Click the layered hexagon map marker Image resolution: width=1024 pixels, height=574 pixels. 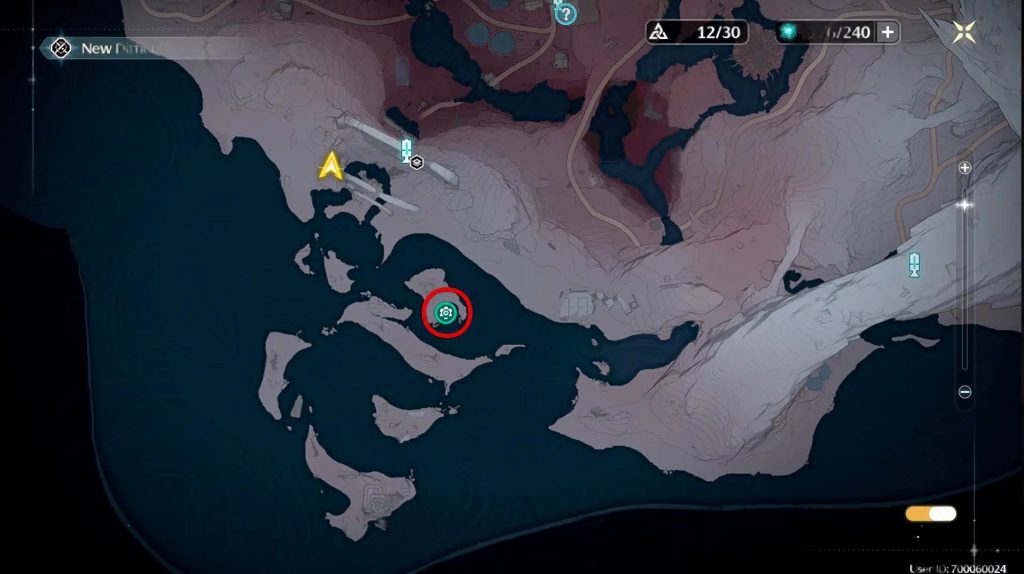(417, 163)
